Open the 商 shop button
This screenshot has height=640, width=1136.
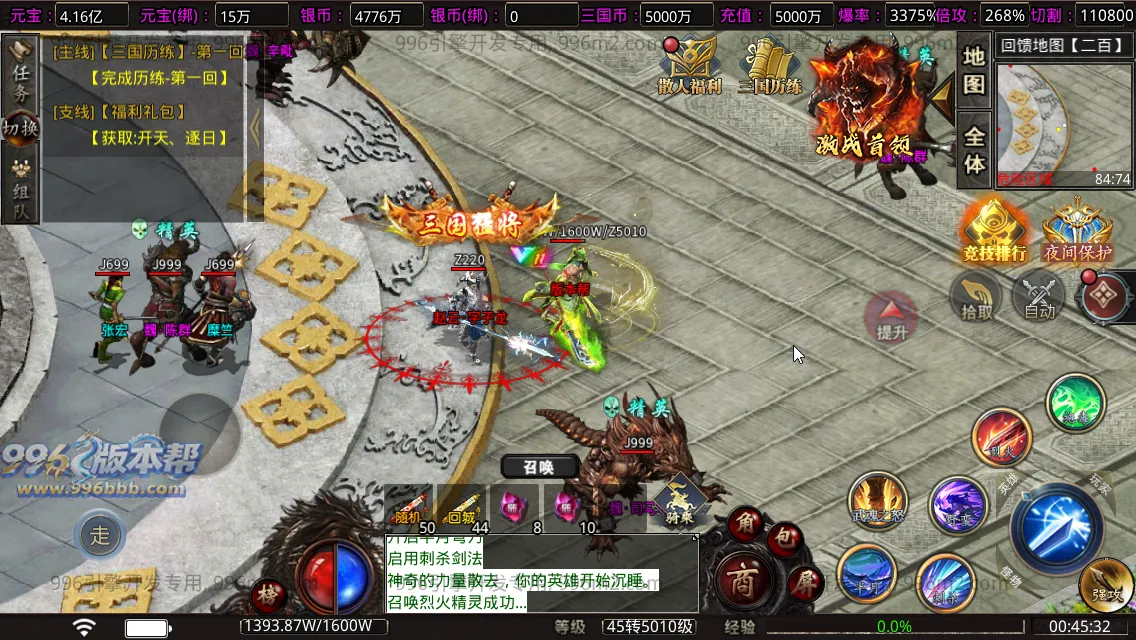741,583
